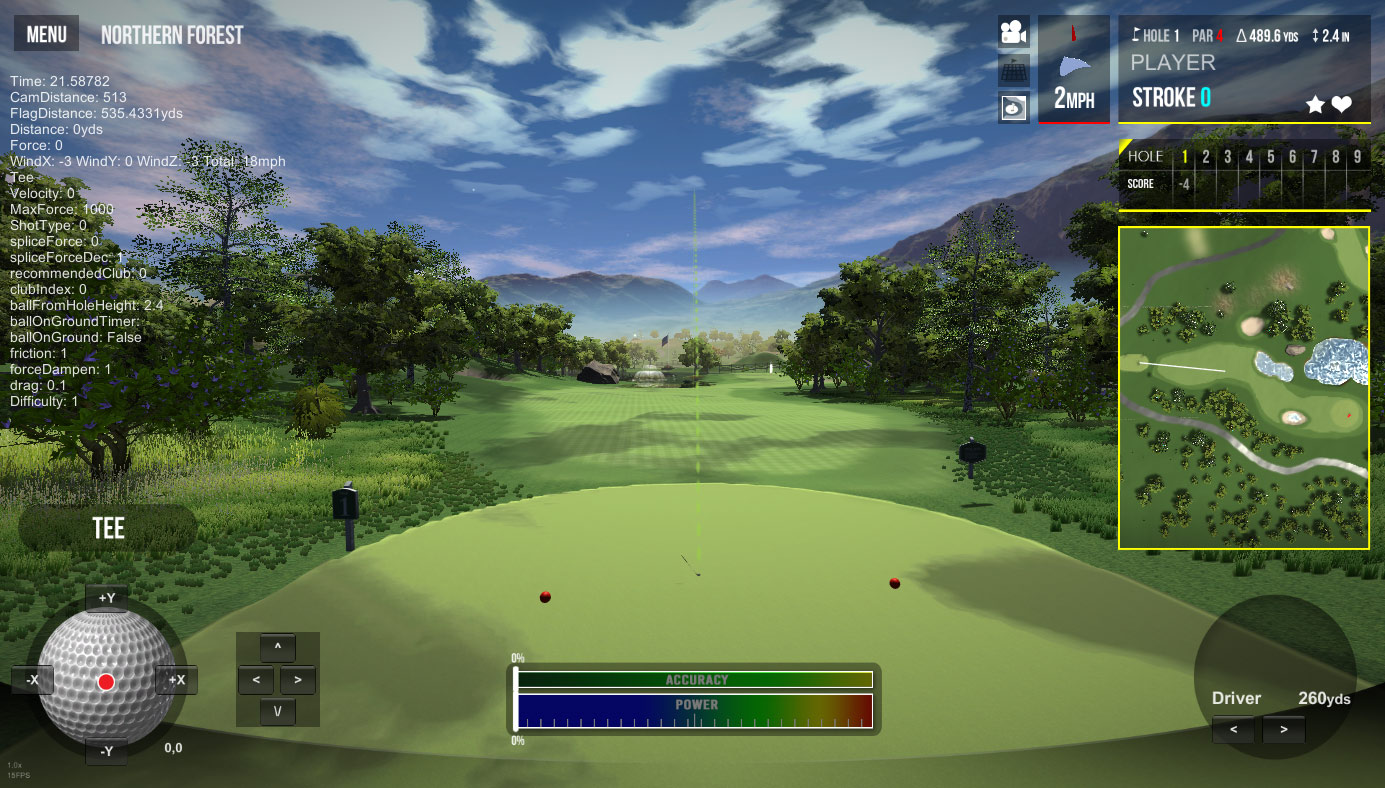
Task: Shift ball strike point with -X button
Action: [x=32, y=680]
